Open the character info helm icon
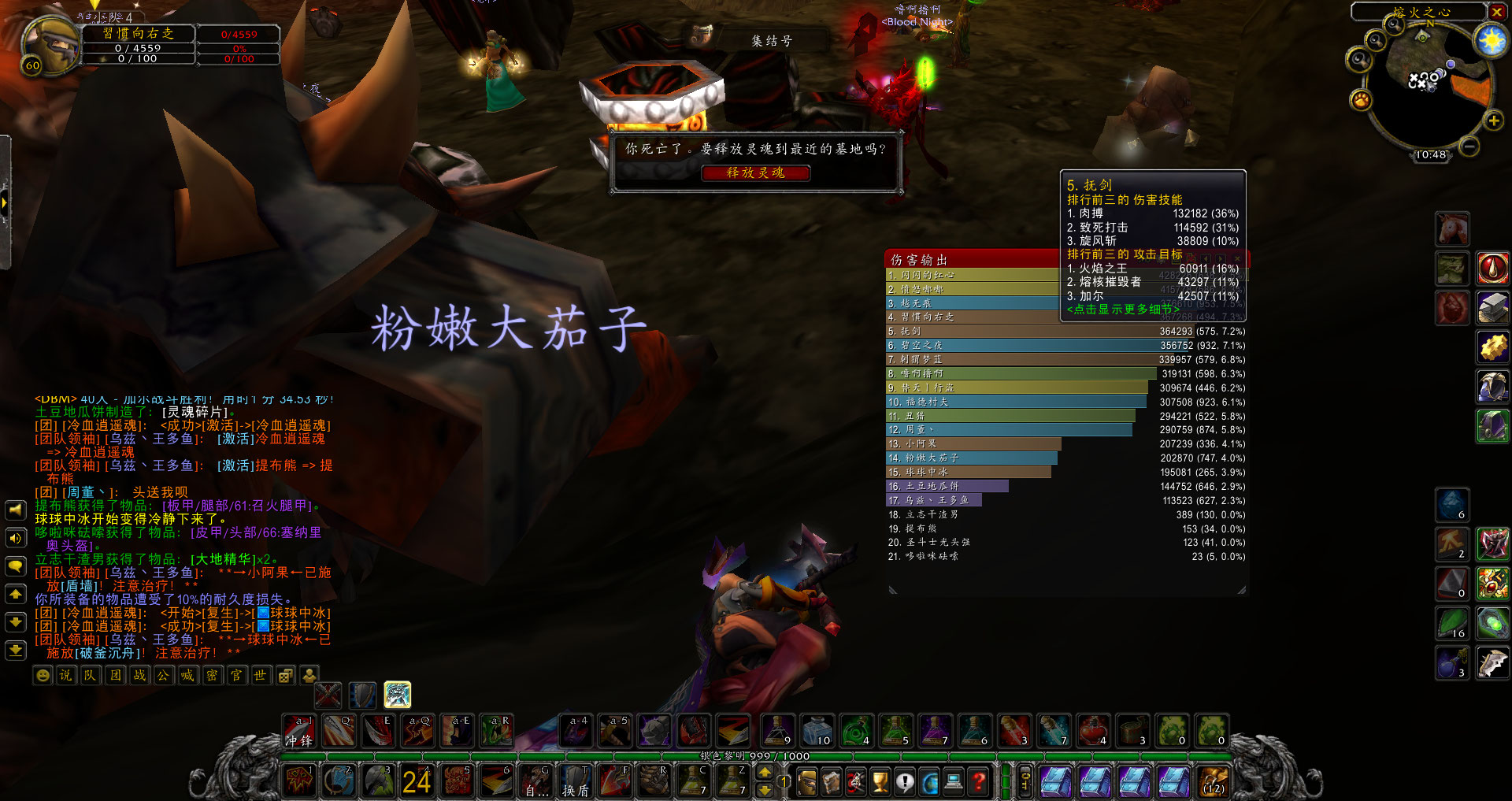The height and width of the screenshot is (801, 1512). [x=808, y=781]
